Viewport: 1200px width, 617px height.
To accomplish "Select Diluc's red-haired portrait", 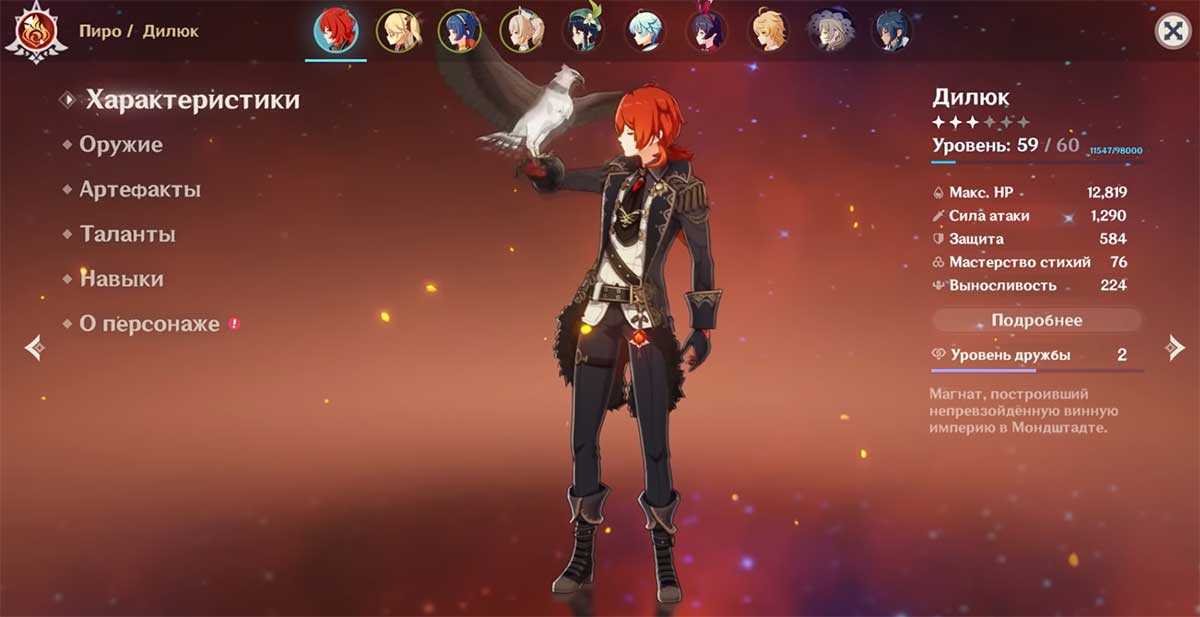I will pos(336,31).
